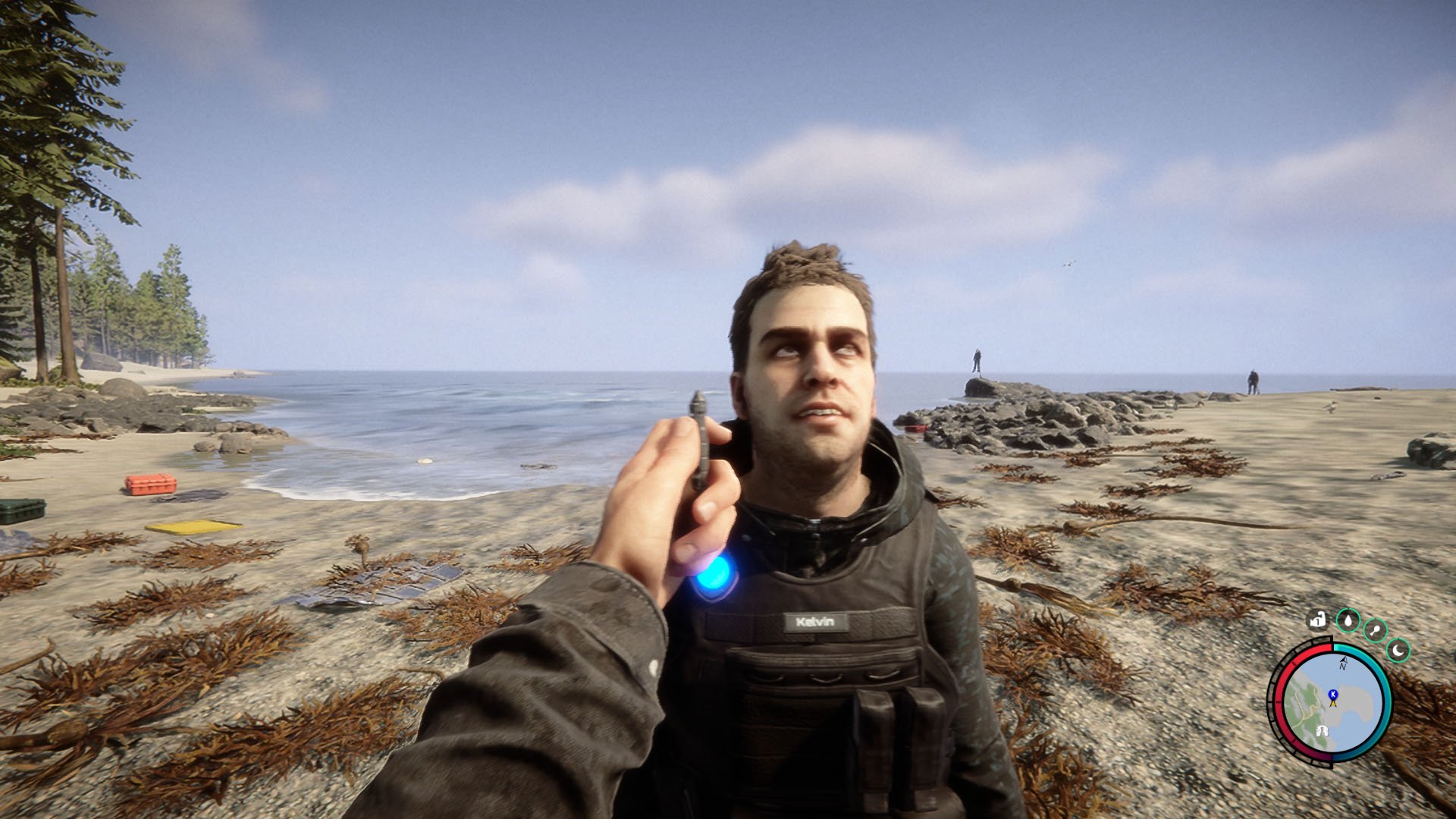Click the drumstick hunger icon

1375,629
